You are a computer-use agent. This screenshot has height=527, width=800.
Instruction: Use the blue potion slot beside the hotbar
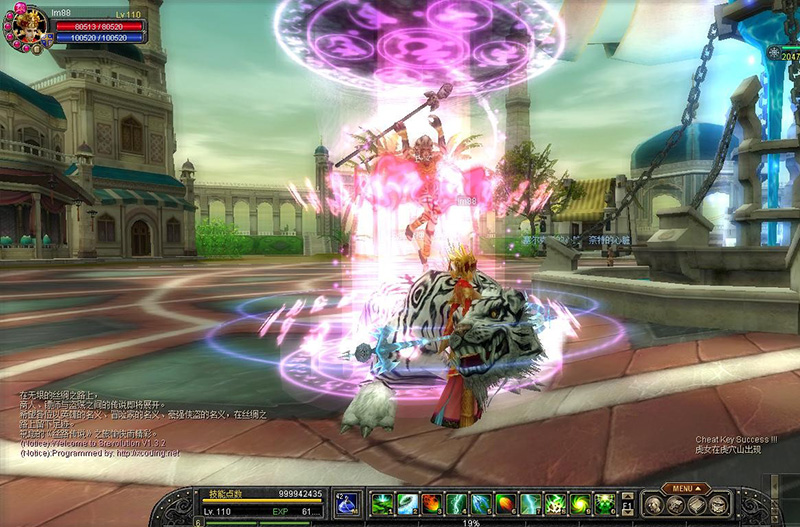(347, 502)
